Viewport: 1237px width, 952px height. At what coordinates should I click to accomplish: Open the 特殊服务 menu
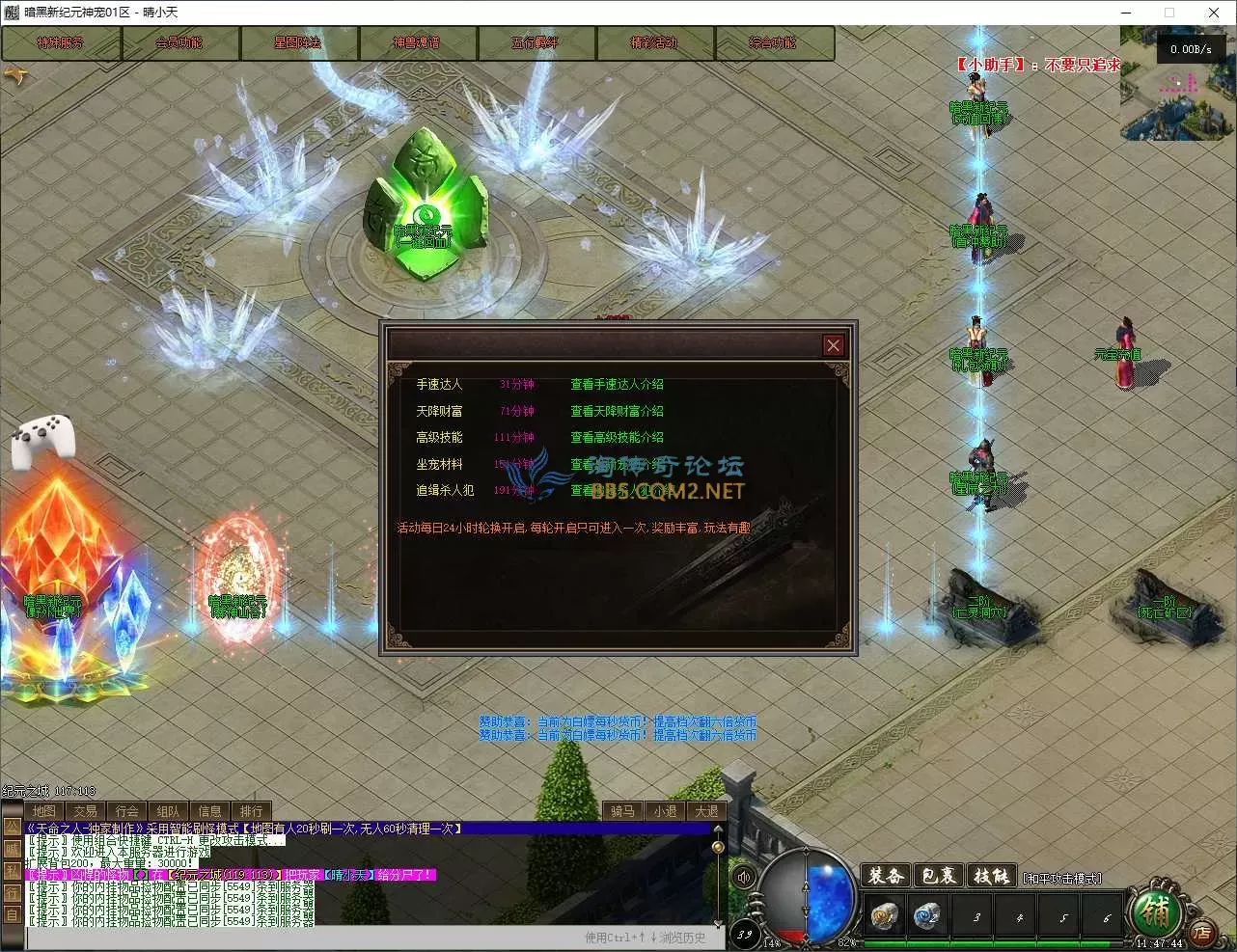click(61, 43)
